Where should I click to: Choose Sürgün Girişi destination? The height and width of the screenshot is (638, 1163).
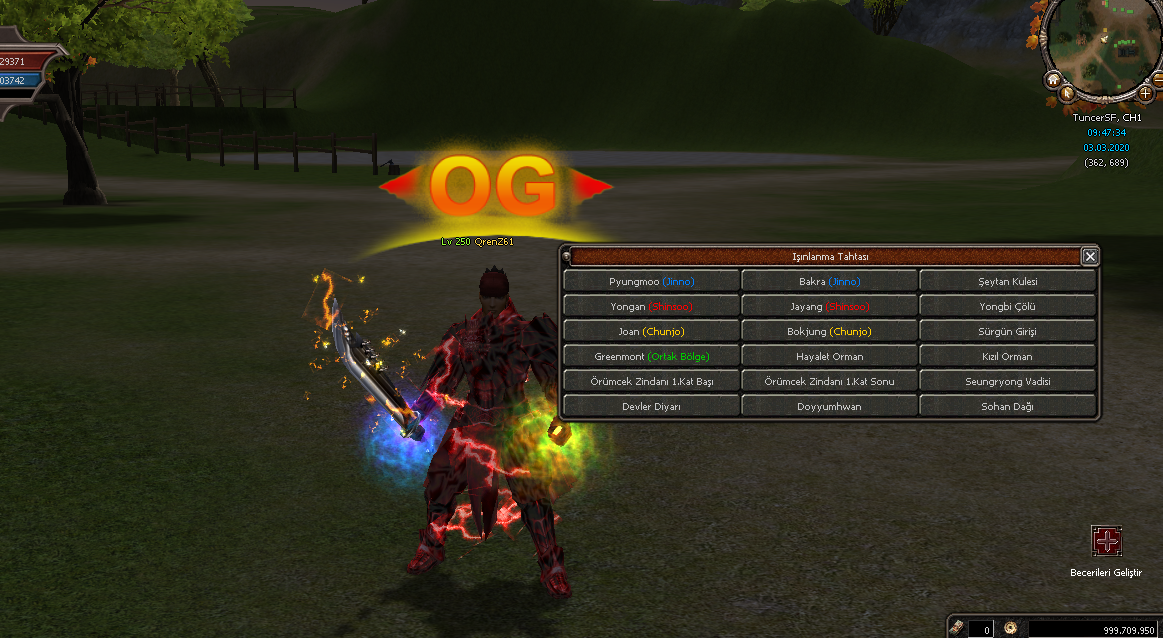(1007, 331)
